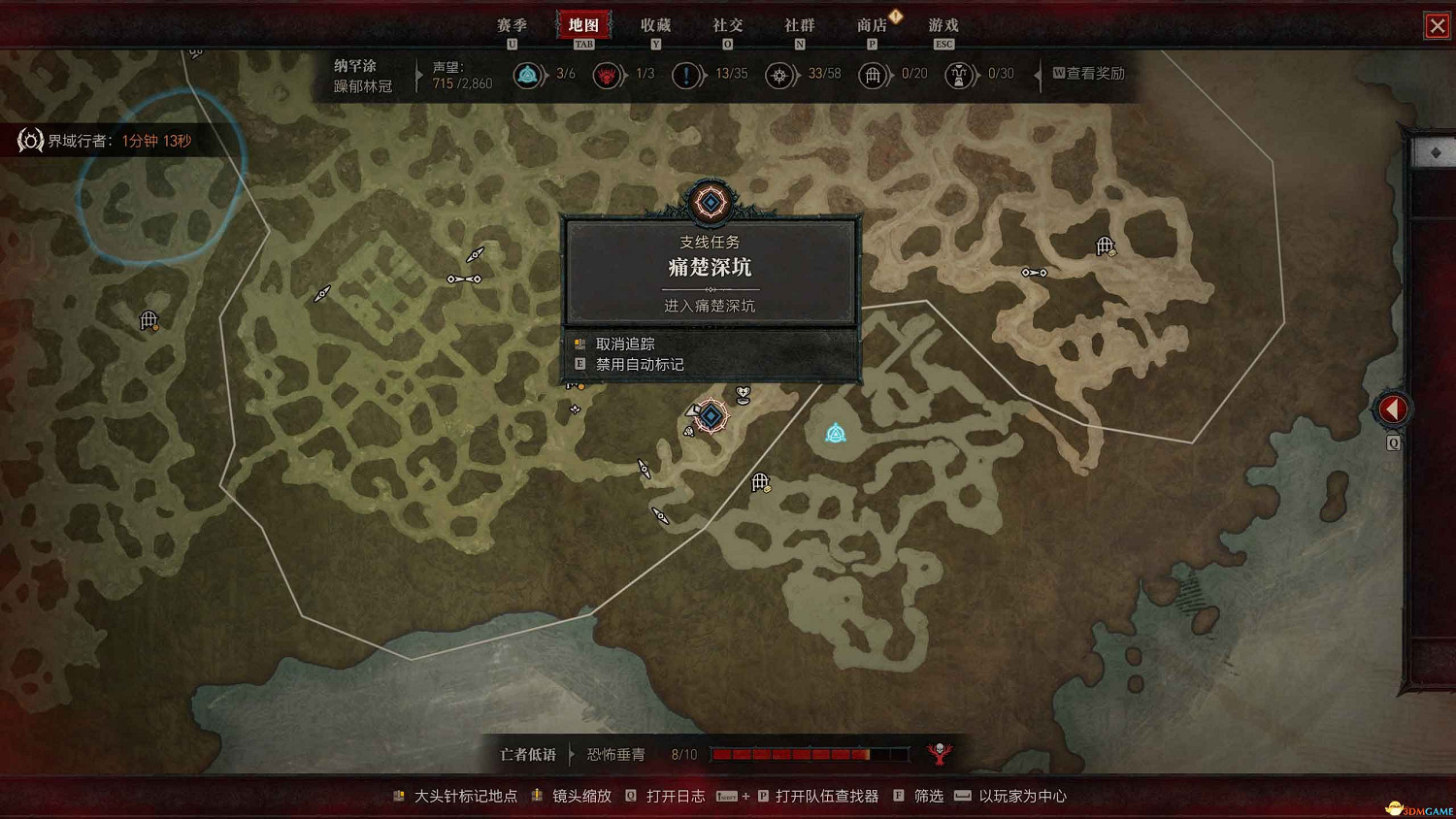Open the party finder via 打开队伍查找器

823,796
